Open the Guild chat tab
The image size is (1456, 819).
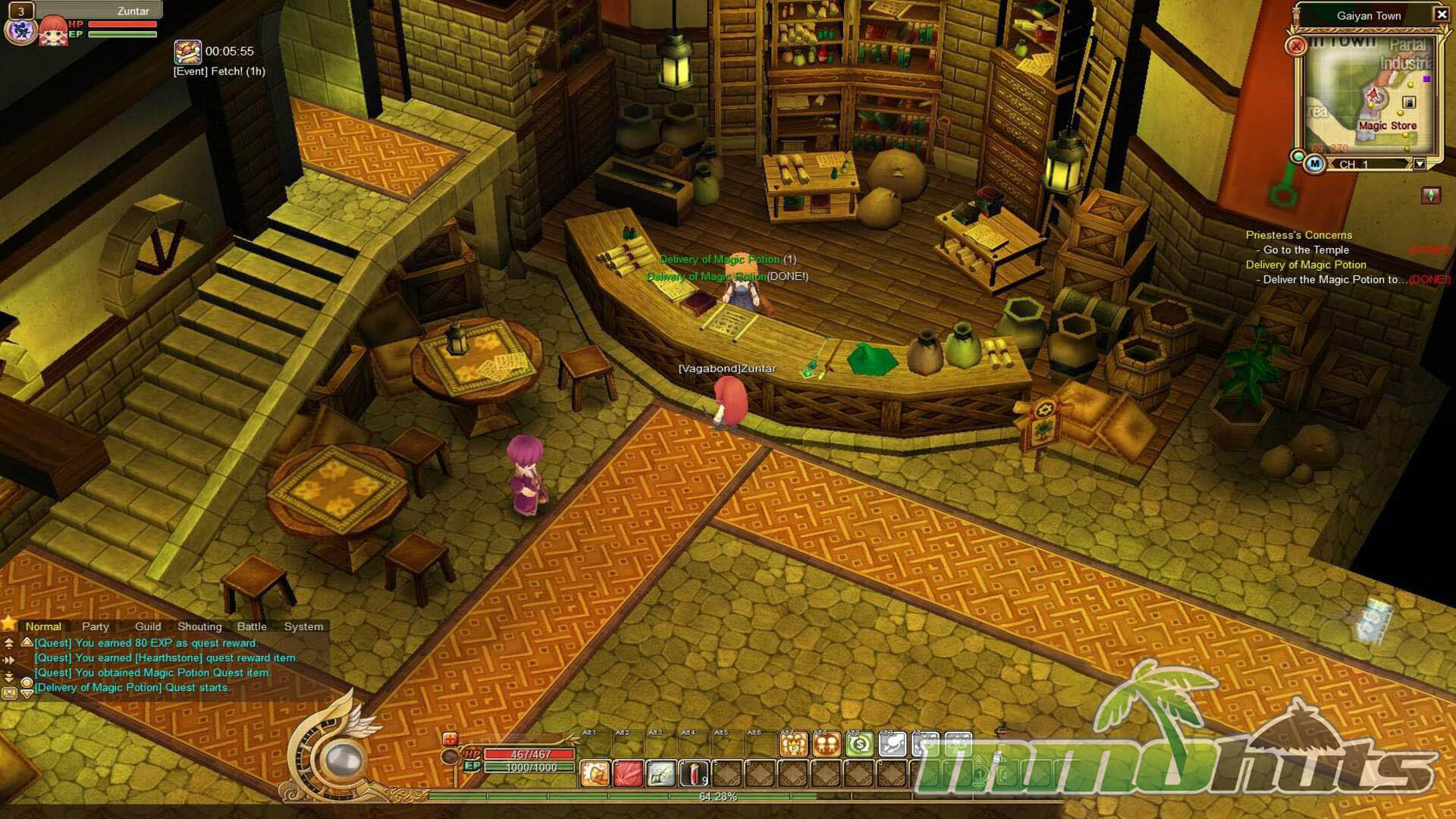[x=148, y=626]
